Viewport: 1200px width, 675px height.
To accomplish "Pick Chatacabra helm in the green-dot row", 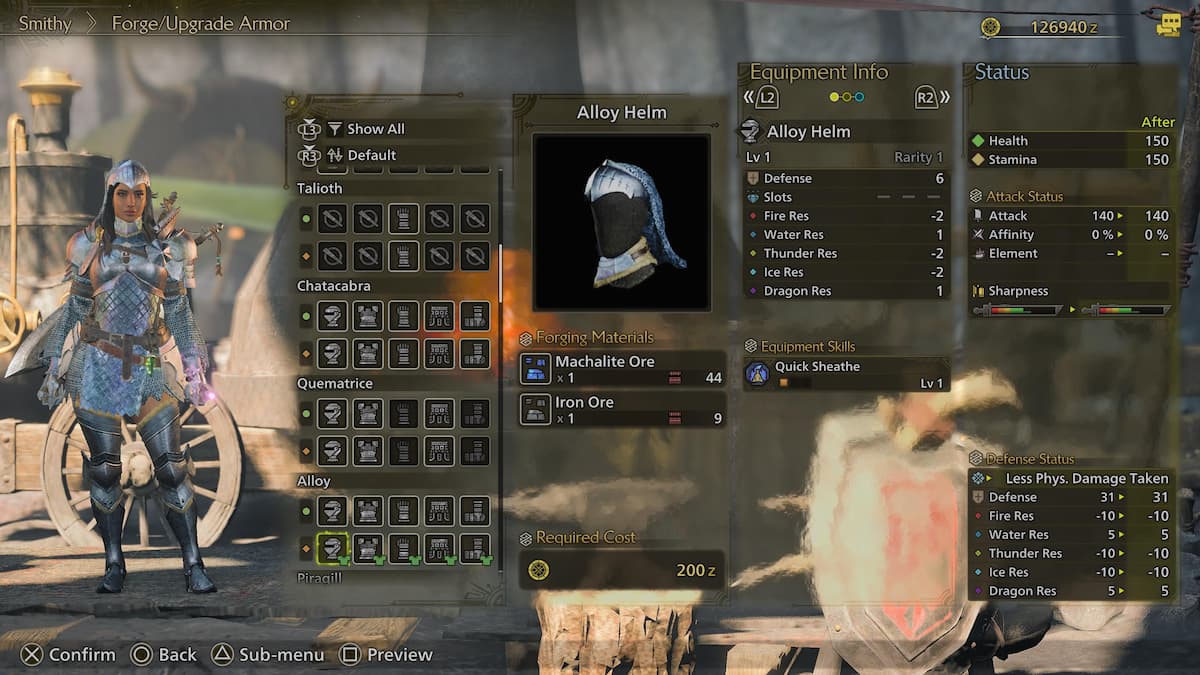I will pos(332,316).
